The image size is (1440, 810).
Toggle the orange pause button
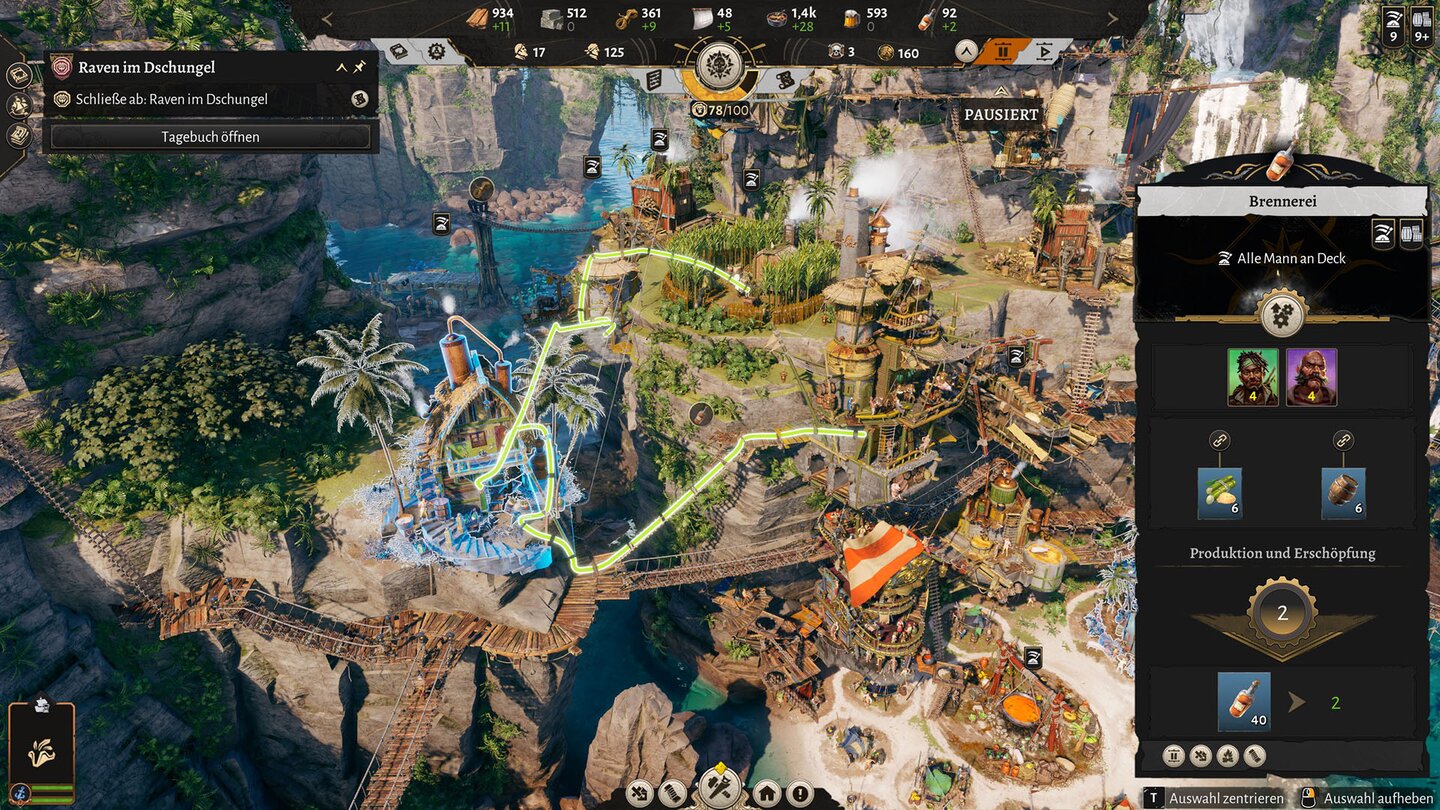pos(1001,52)
